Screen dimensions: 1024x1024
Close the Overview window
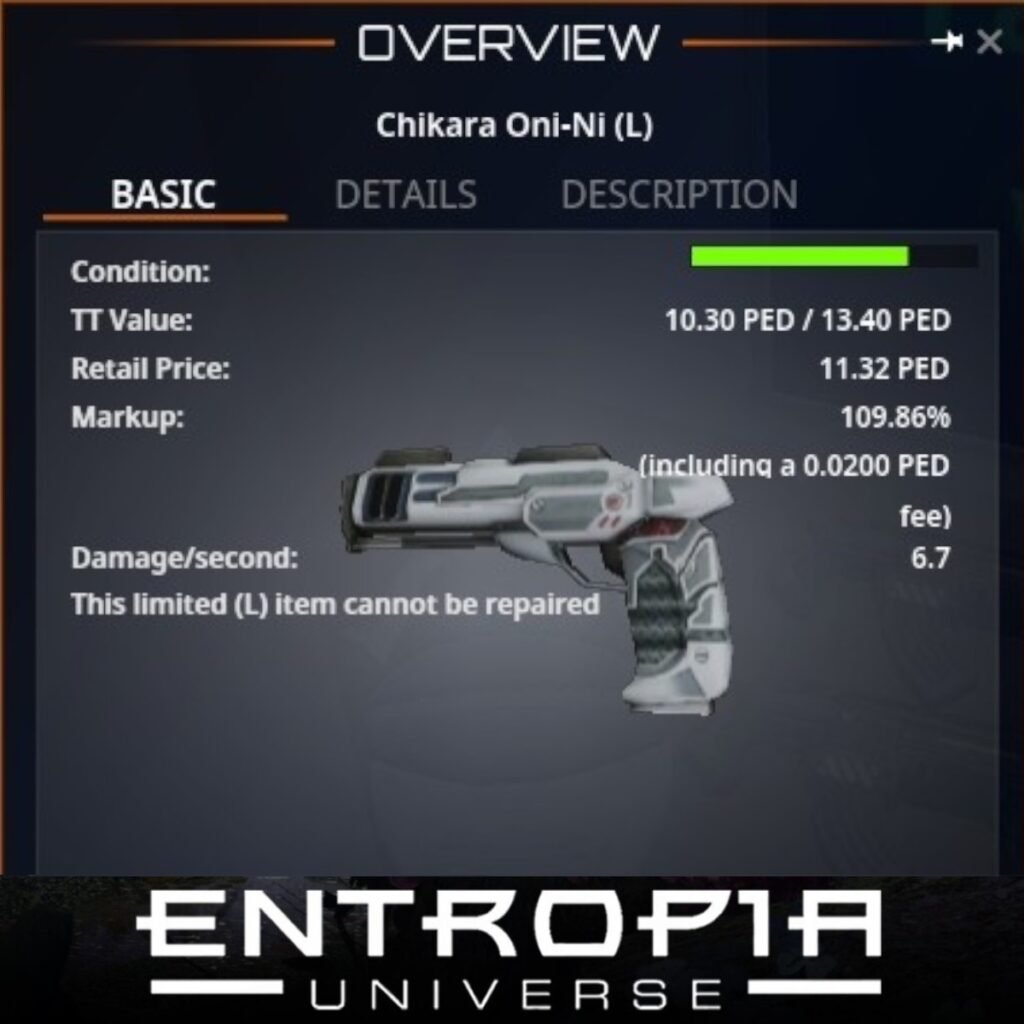[x=989, y=42]
